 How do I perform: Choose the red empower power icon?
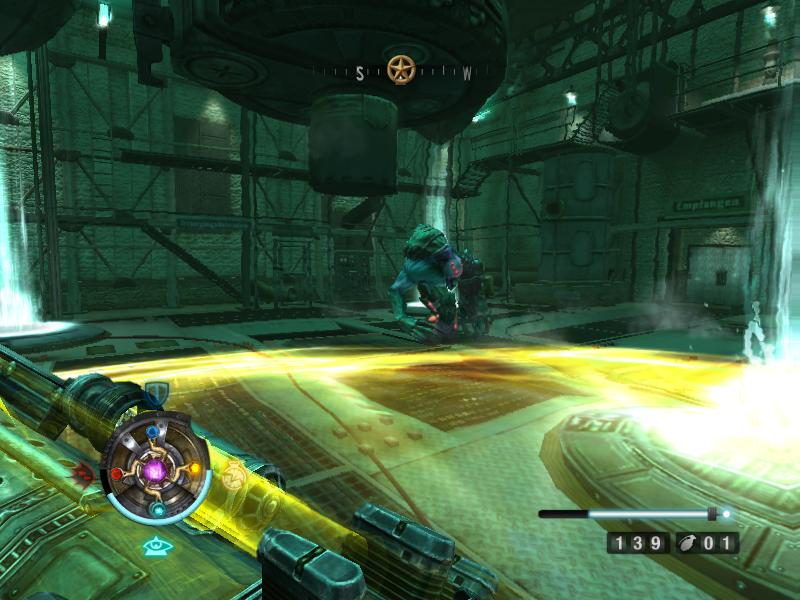click(x=83, y=471)
